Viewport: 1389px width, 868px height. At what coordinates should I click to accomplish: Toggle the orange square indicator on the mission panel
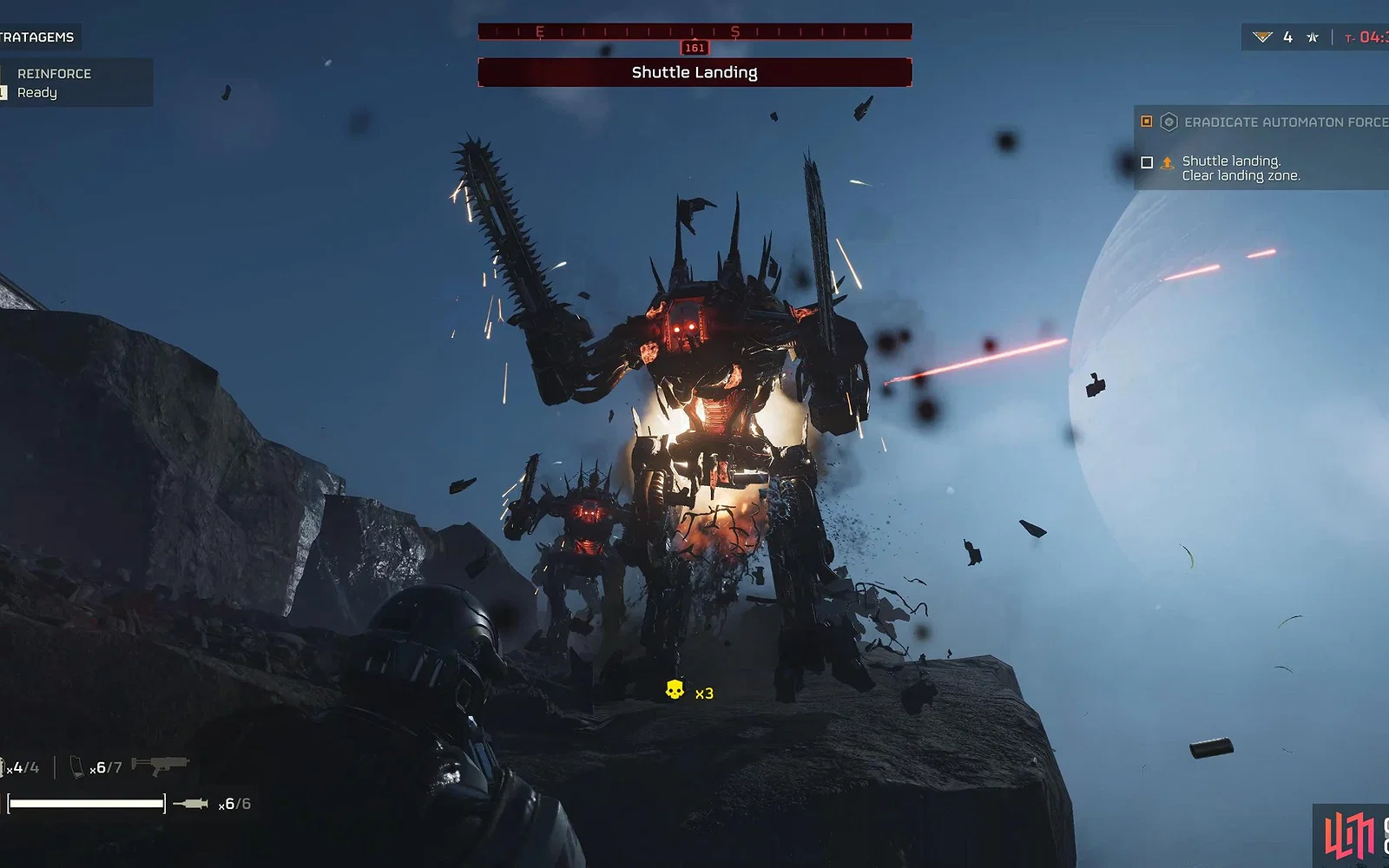click(1147, 122)
